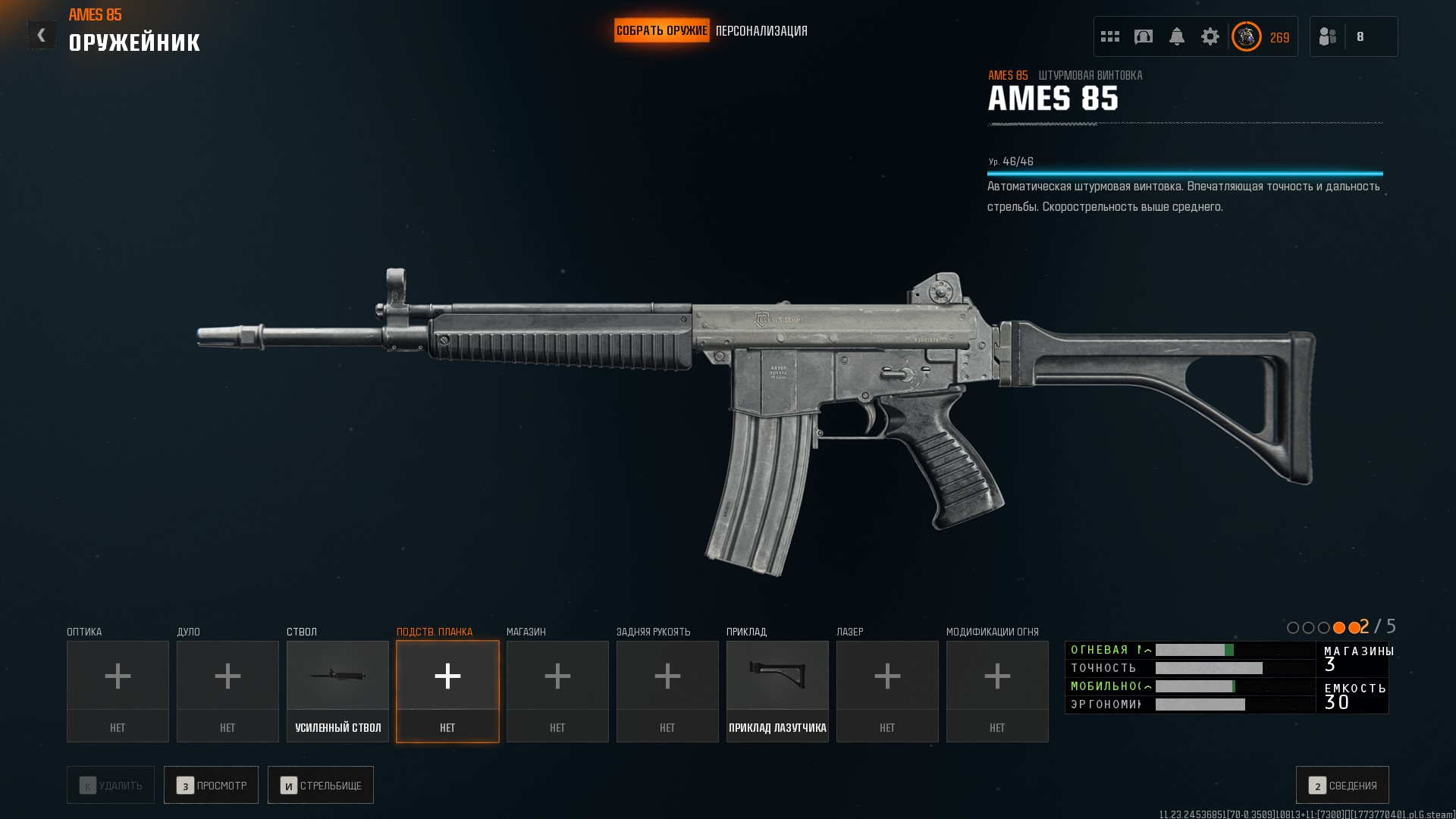Open the player profile emblem
Screen dimensions: 1456x819
tap(1246, 36)
